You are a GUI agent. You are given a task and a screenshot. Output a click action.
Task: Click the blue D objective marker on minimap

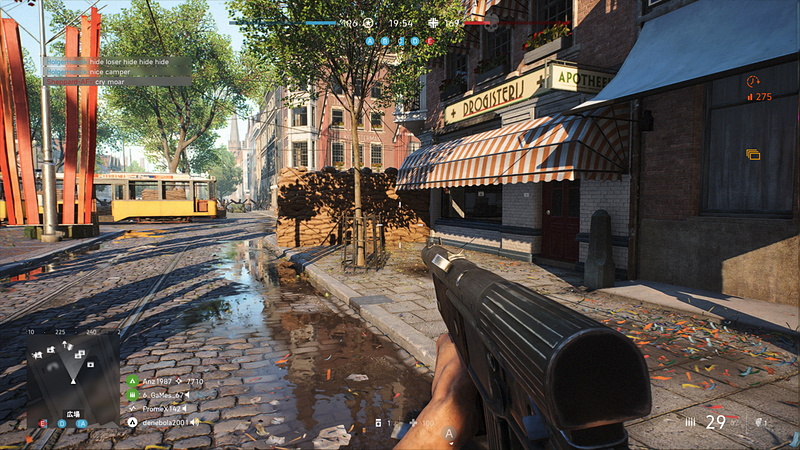(x=61, y=423)
